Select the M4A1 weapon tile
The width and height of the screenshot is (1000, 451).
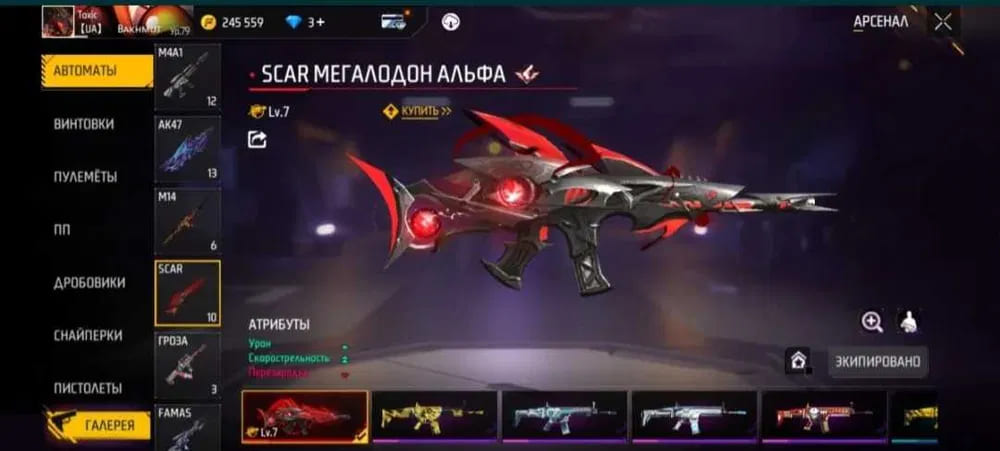[187, 77]
